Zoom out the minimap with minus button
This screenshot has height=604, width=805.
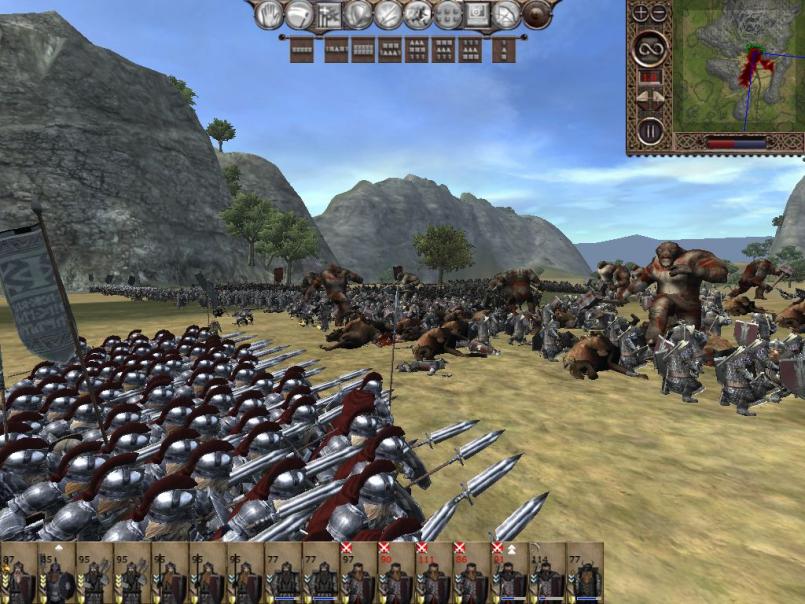click(659, 13)
